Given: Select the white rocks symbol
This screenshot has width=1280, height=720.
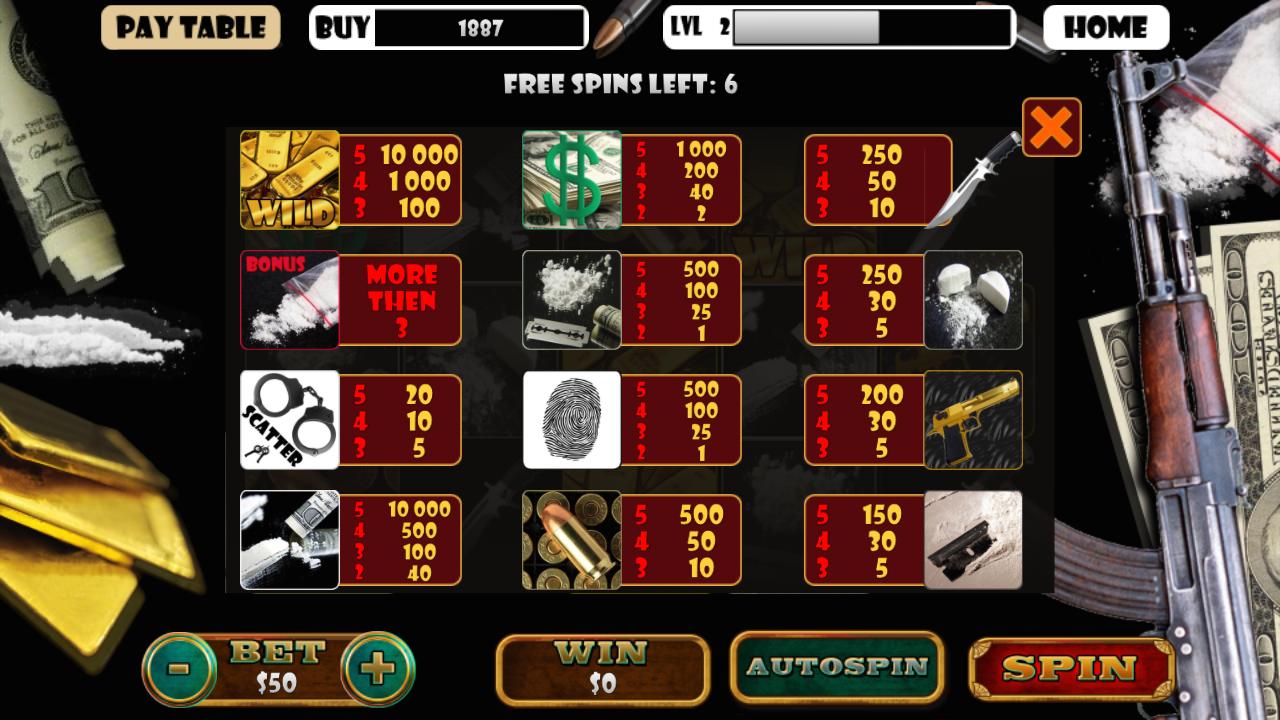Looking at the screenshot, I should (x=975, y=300).
